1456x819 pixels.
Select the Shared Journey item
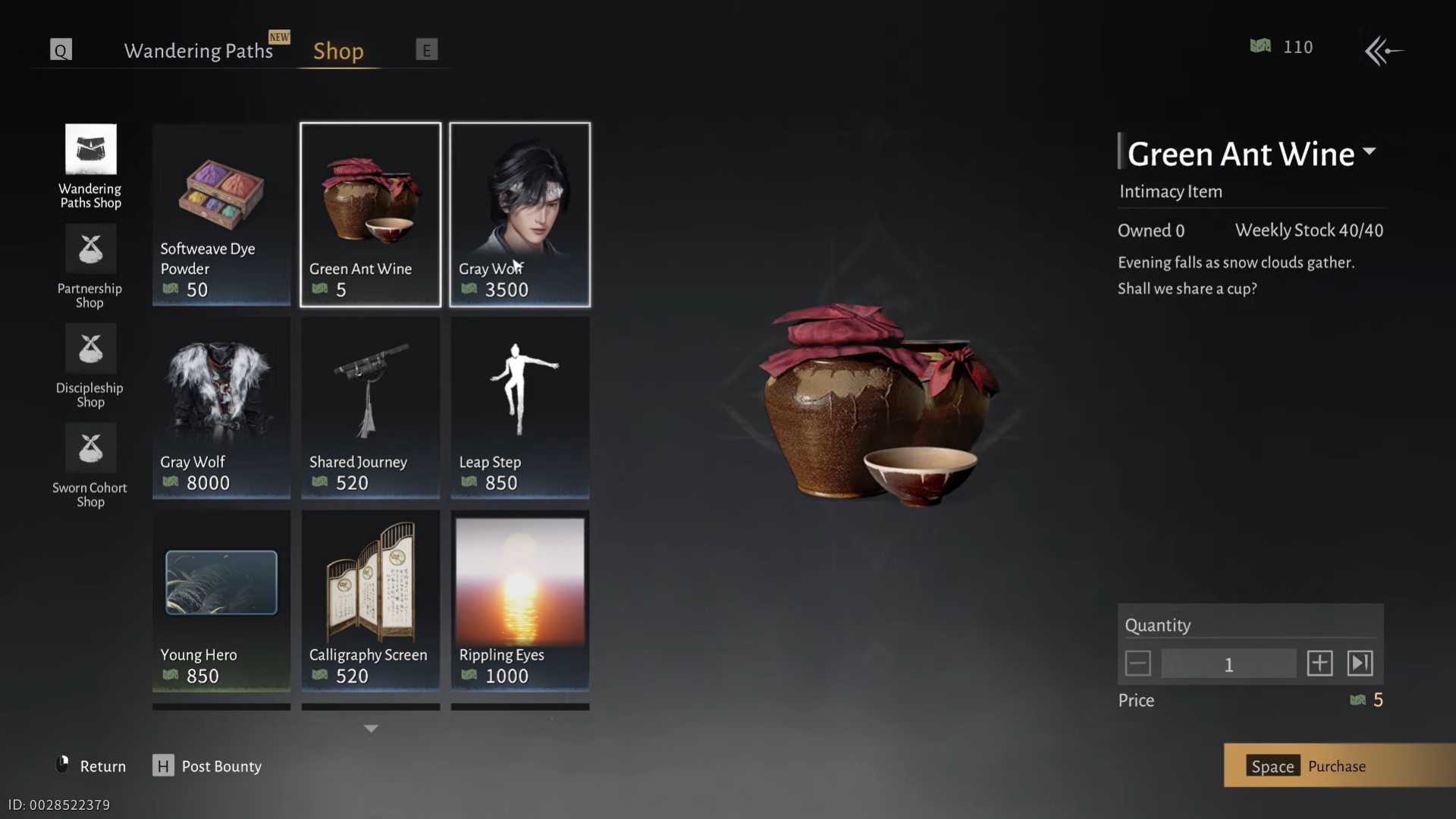point(370,407)
